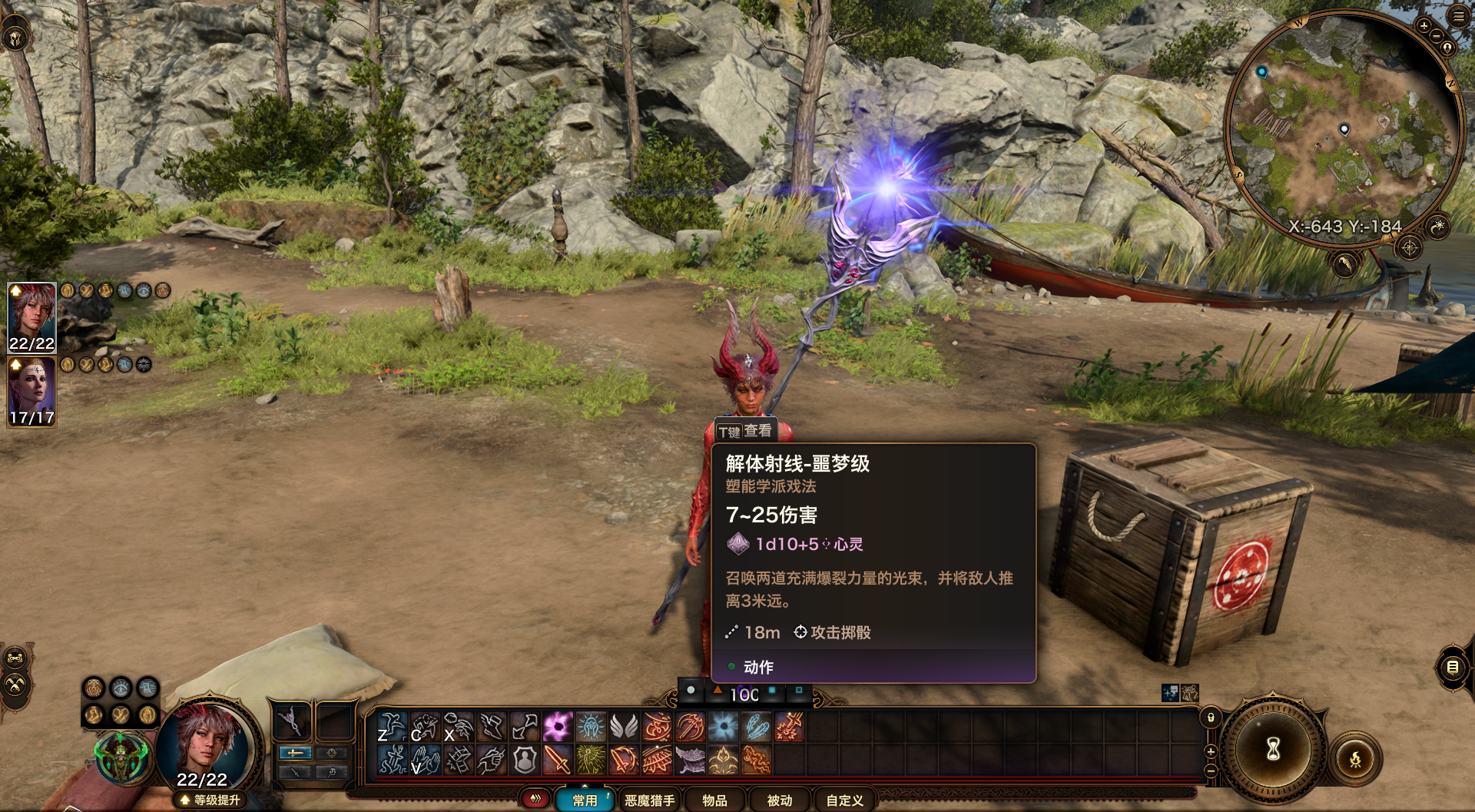Image resolution: width=1475 pixels, height=812 pixels.
Task: Select the 被动 tab
Action: click(779, 800)
